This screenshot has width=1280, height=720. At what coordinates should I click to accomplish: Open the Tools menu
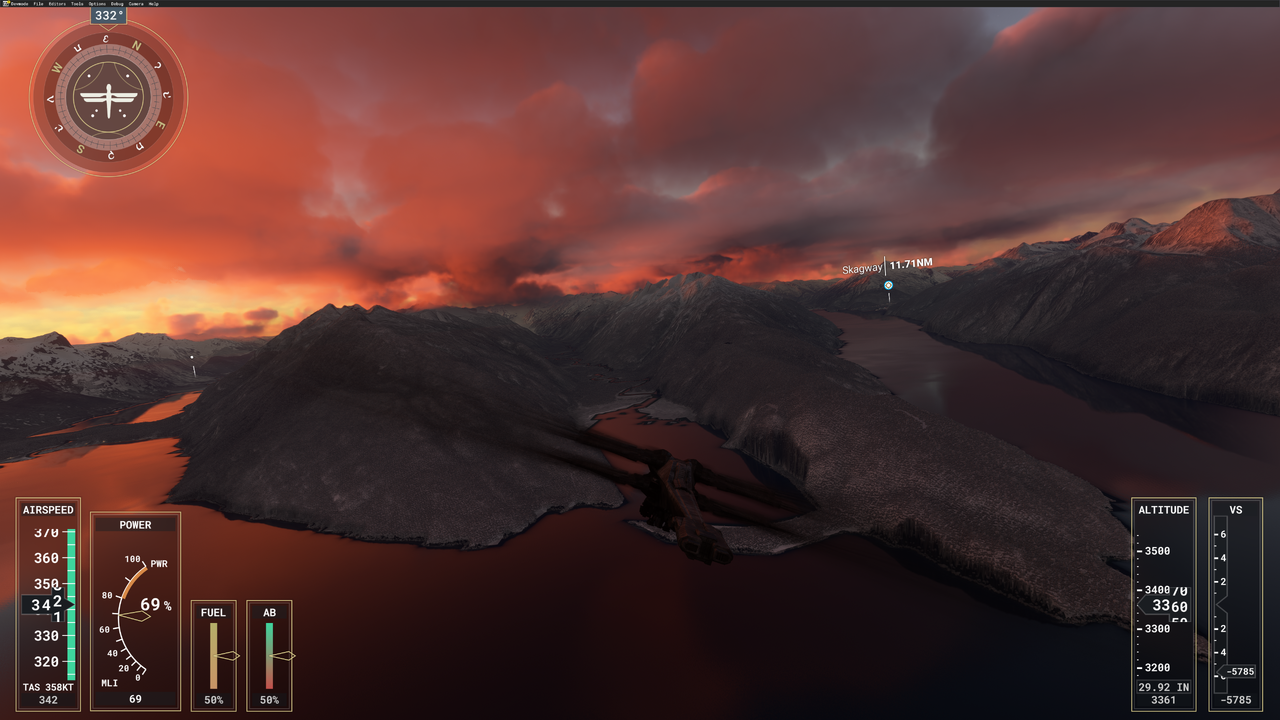point(77,4)
